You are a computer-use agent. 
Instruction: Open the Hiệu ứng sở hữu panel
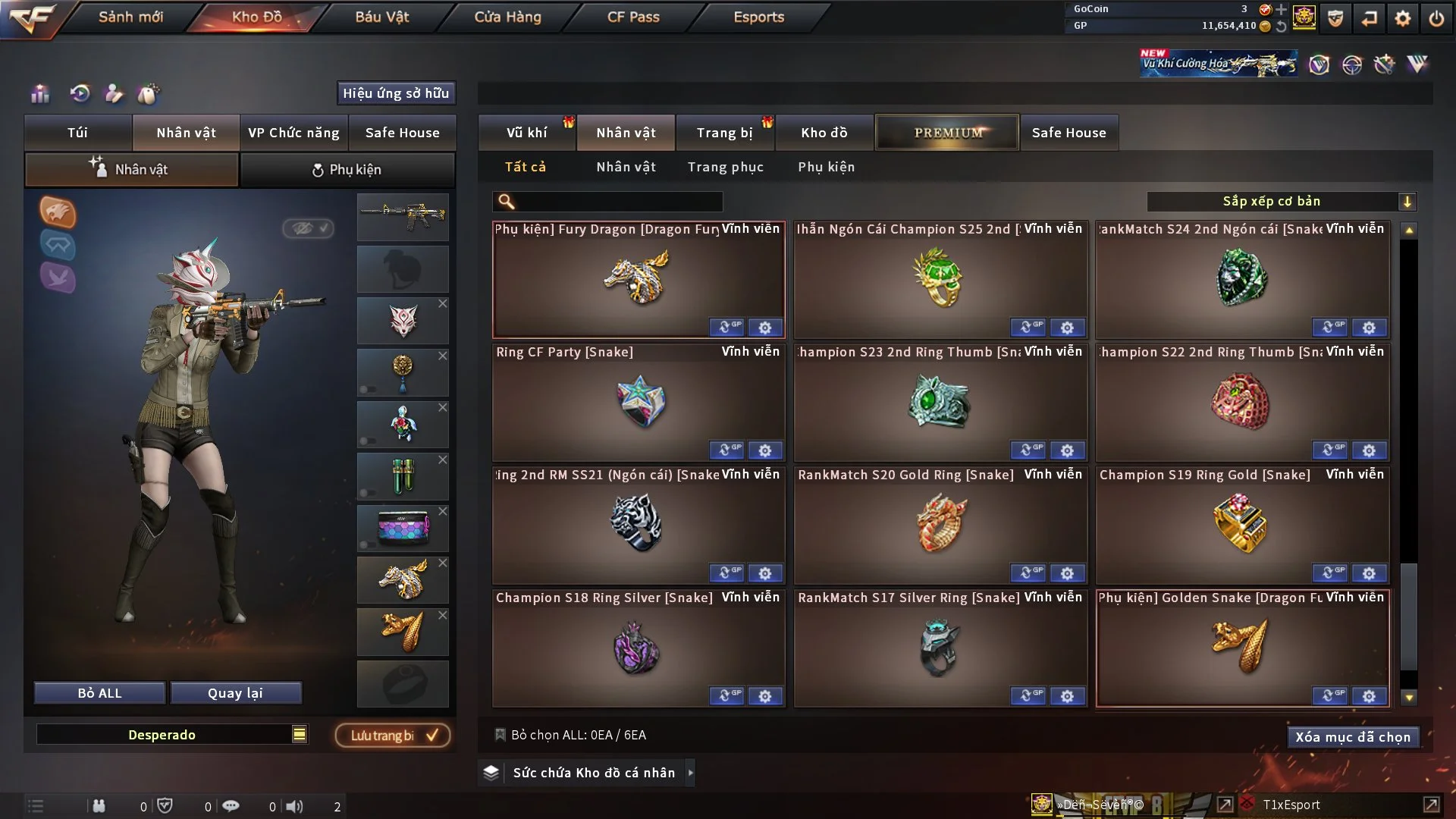[x=396, y=93]
